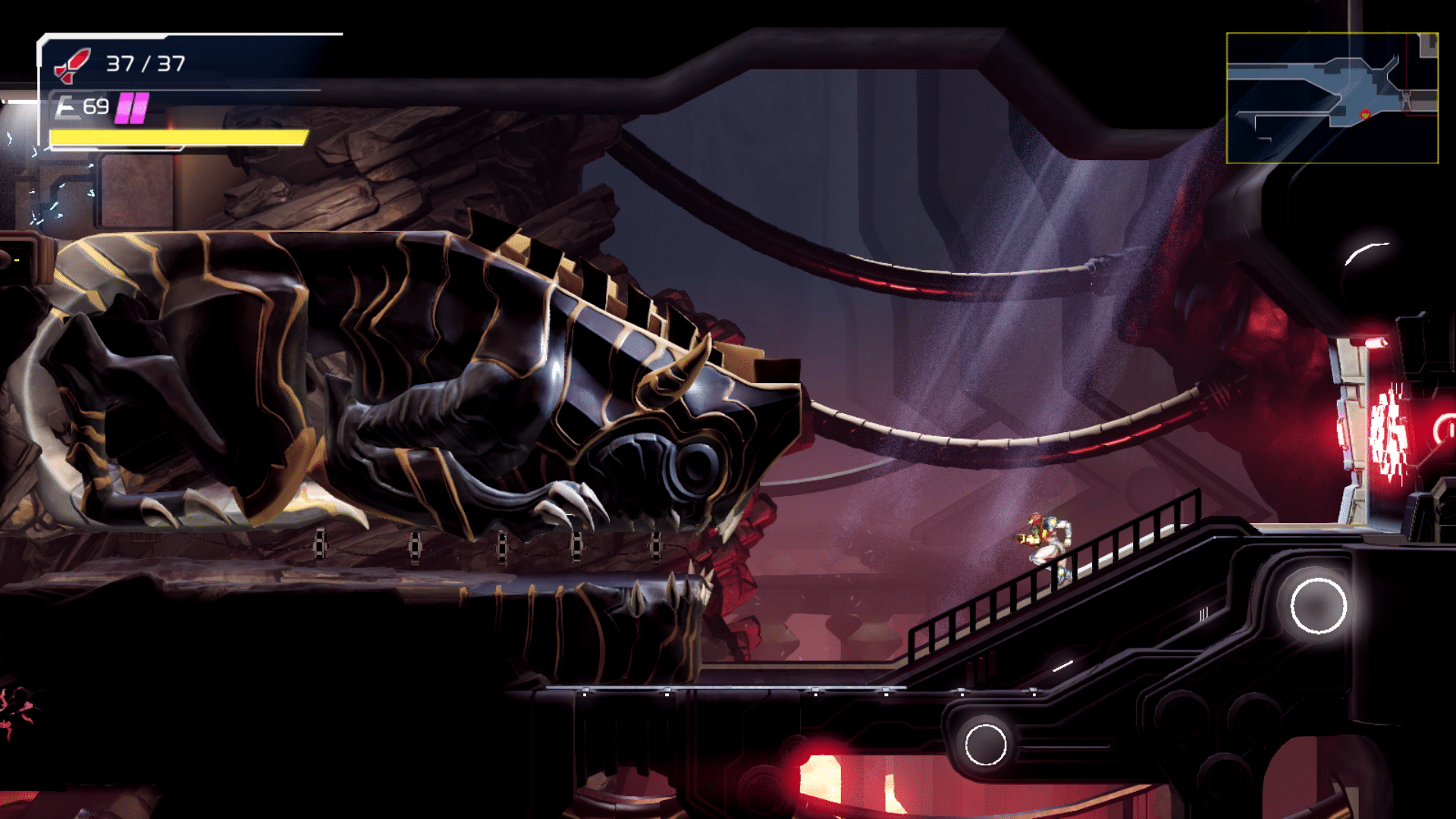Select the first pink Energy Tank segment
This screenshot has width=1456, height=819.
(124, 107)
